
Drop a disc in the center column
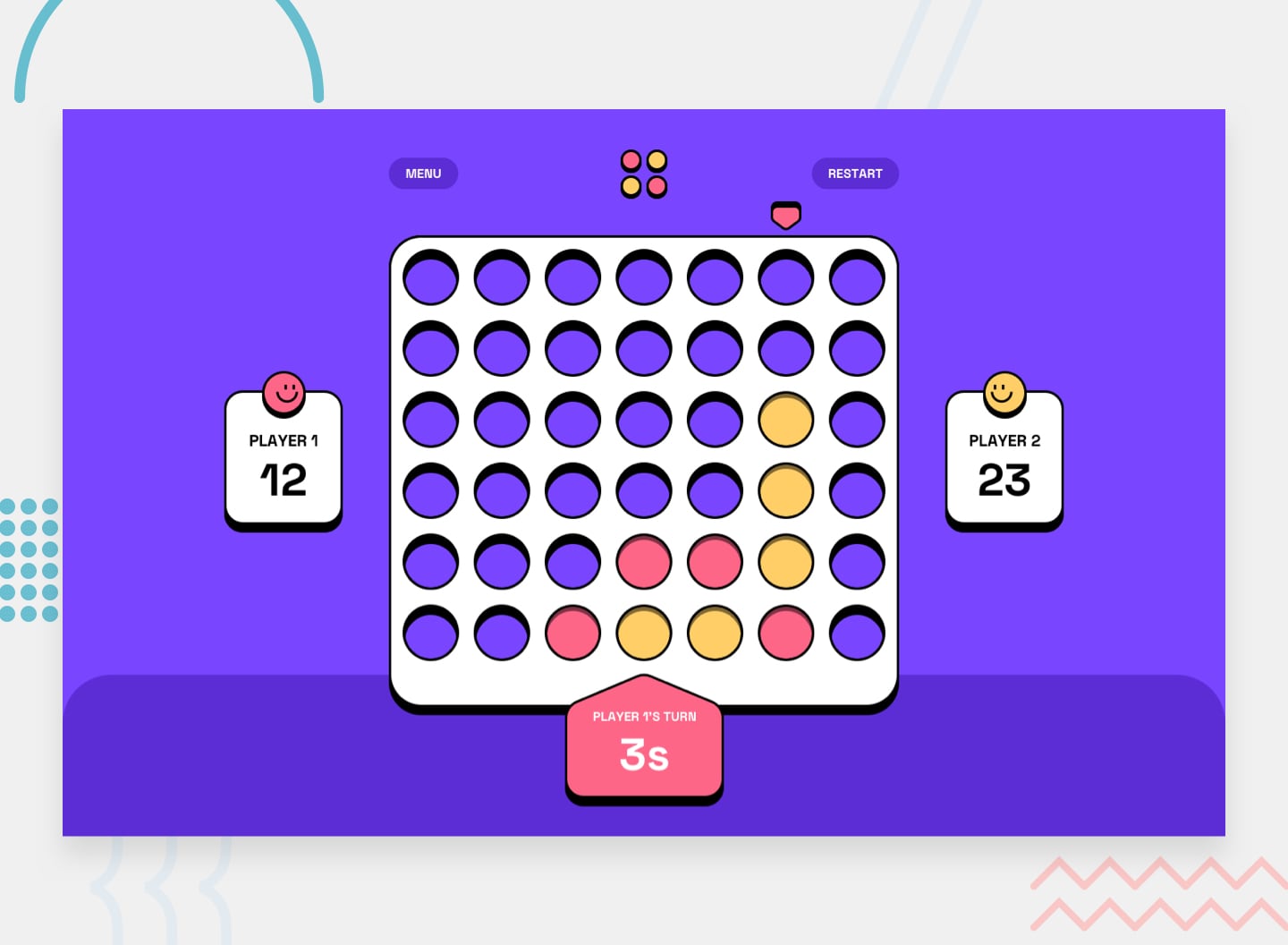coord(643,277)
